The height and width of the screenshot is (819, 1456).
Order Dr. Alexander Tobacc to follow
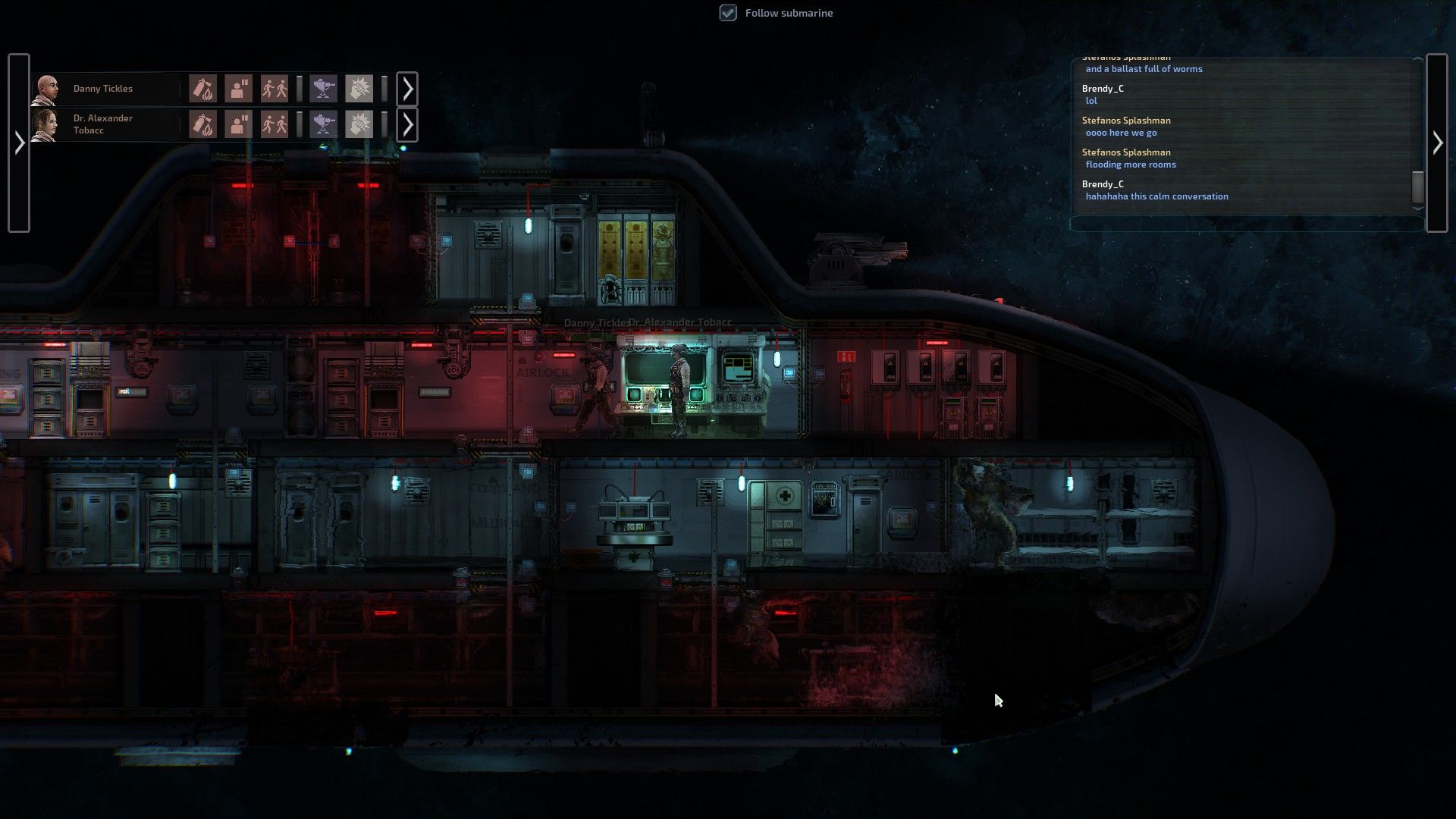coord(274,124)
